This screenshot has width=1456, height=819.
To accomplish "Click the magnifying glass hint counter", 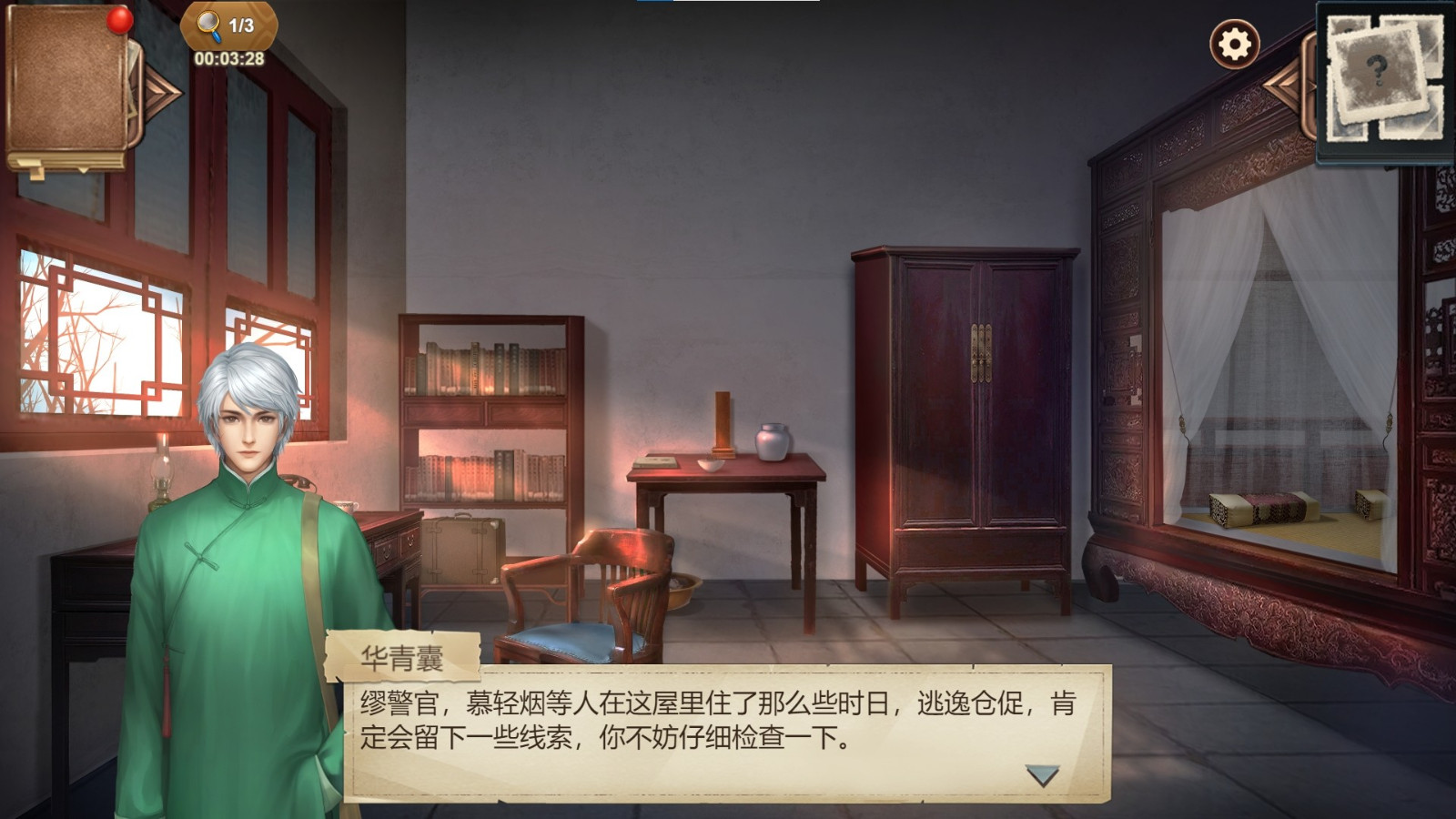I will [209, 25].
